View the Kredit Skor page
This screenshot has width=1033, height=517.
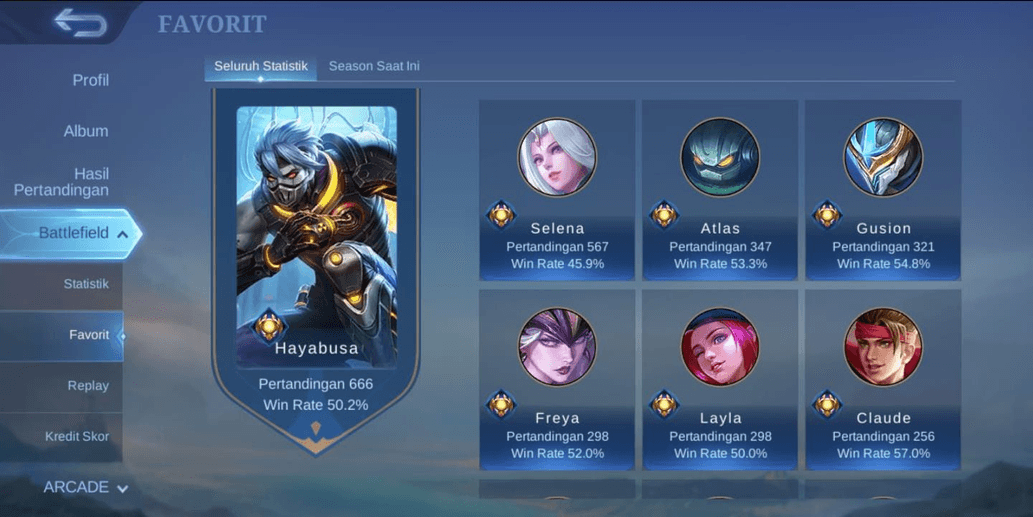[x=77, y=437]
